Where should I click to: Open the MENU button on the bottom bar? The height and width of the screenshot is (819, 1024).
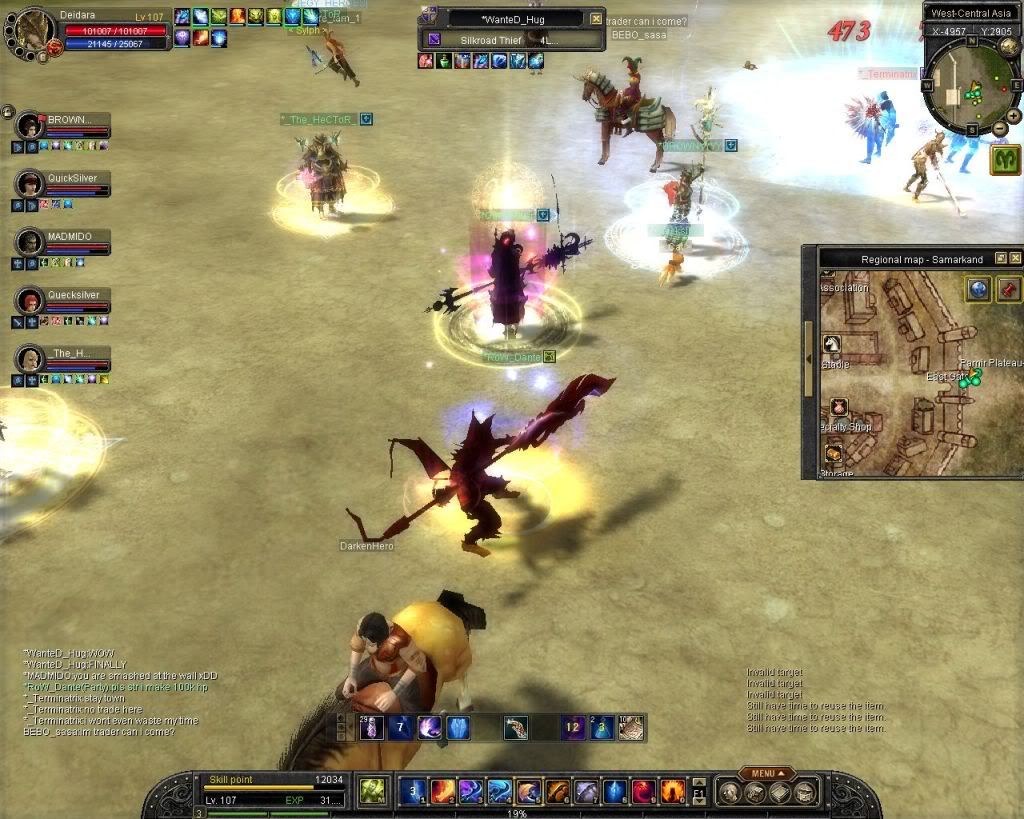767,773
